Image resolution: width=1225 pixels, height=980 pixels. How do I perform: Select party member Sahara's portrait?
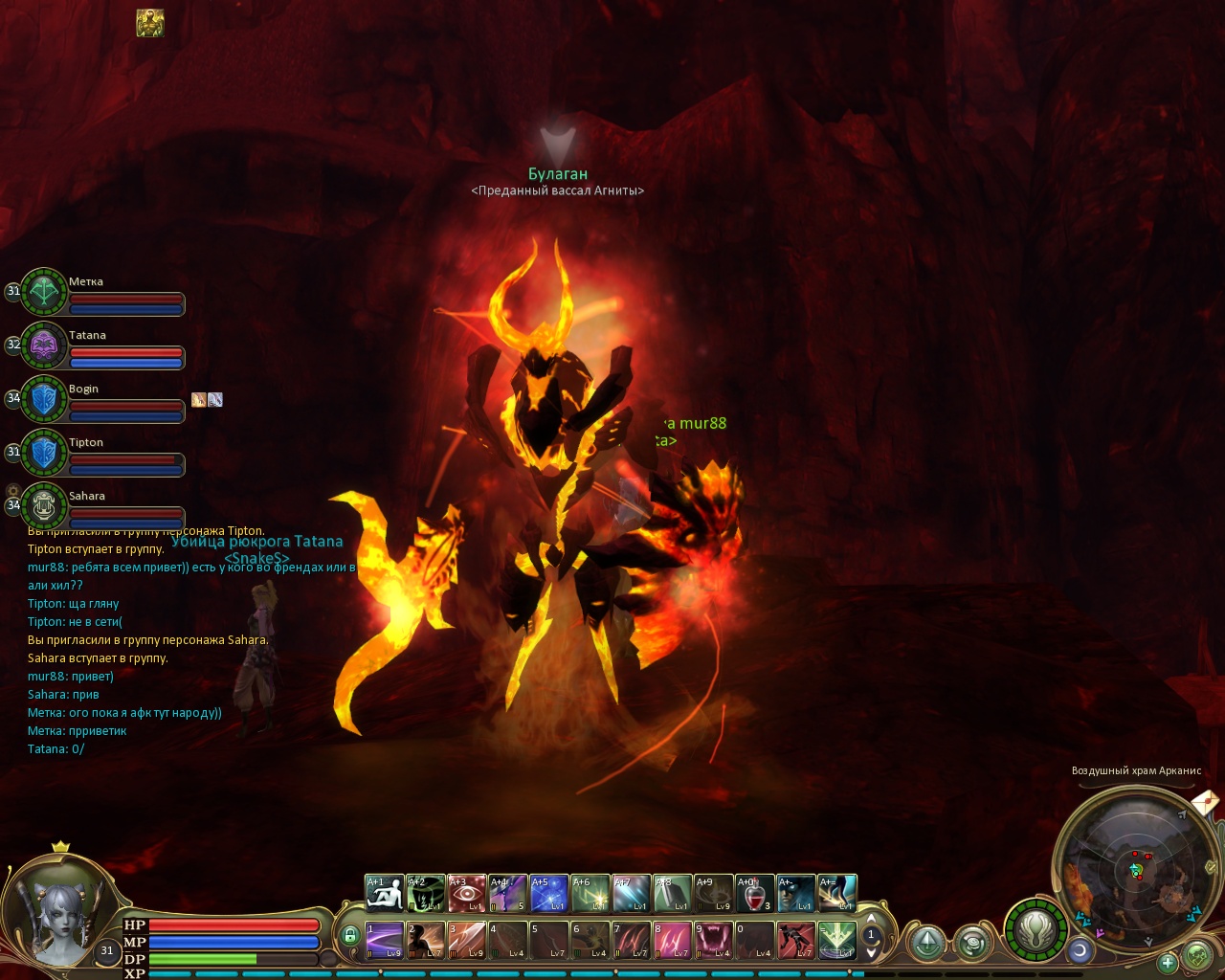tap(44, 505)
